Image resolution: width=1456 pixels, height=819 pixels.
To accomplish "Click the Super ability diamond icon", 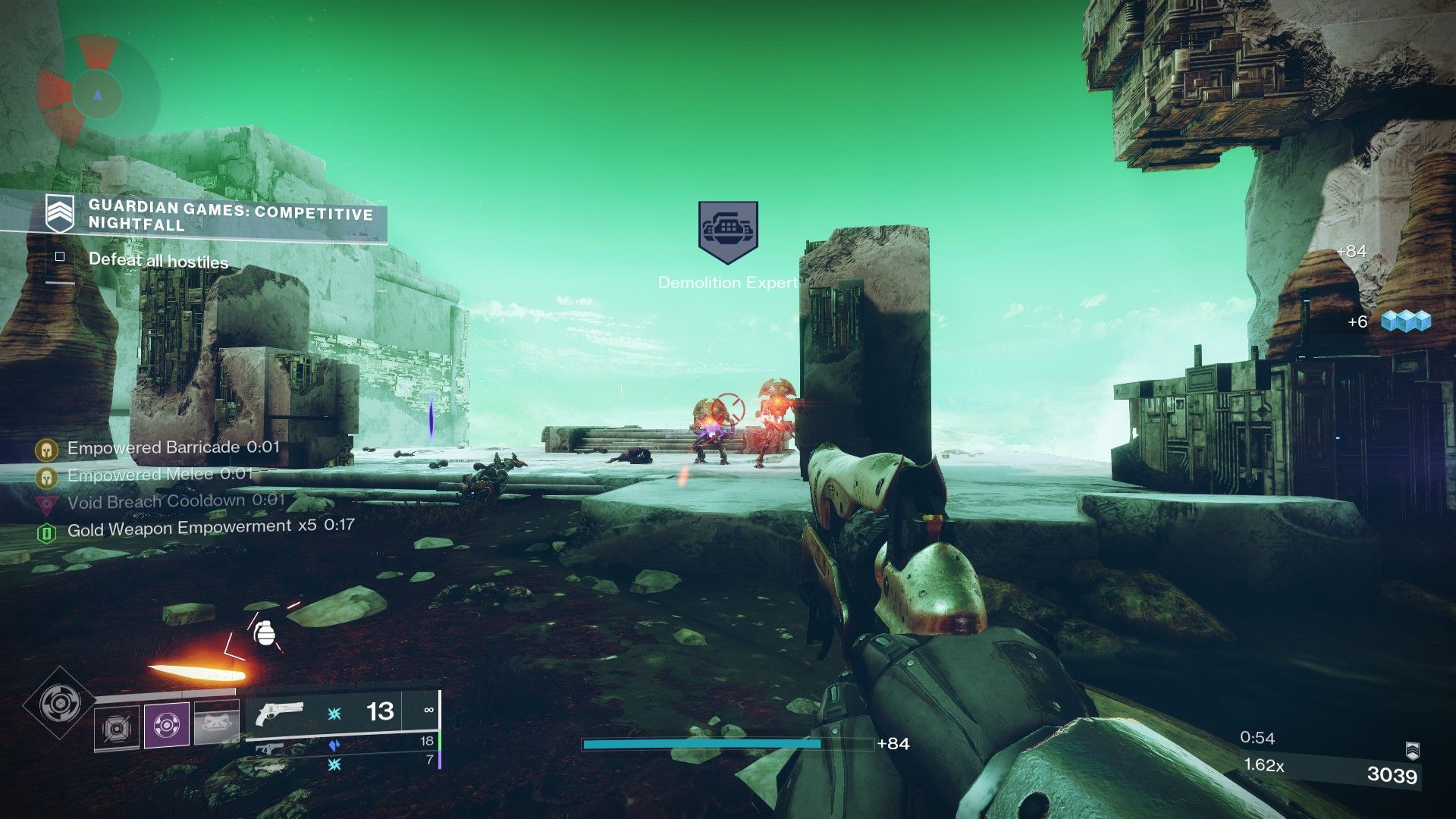I will coord(59,704).
